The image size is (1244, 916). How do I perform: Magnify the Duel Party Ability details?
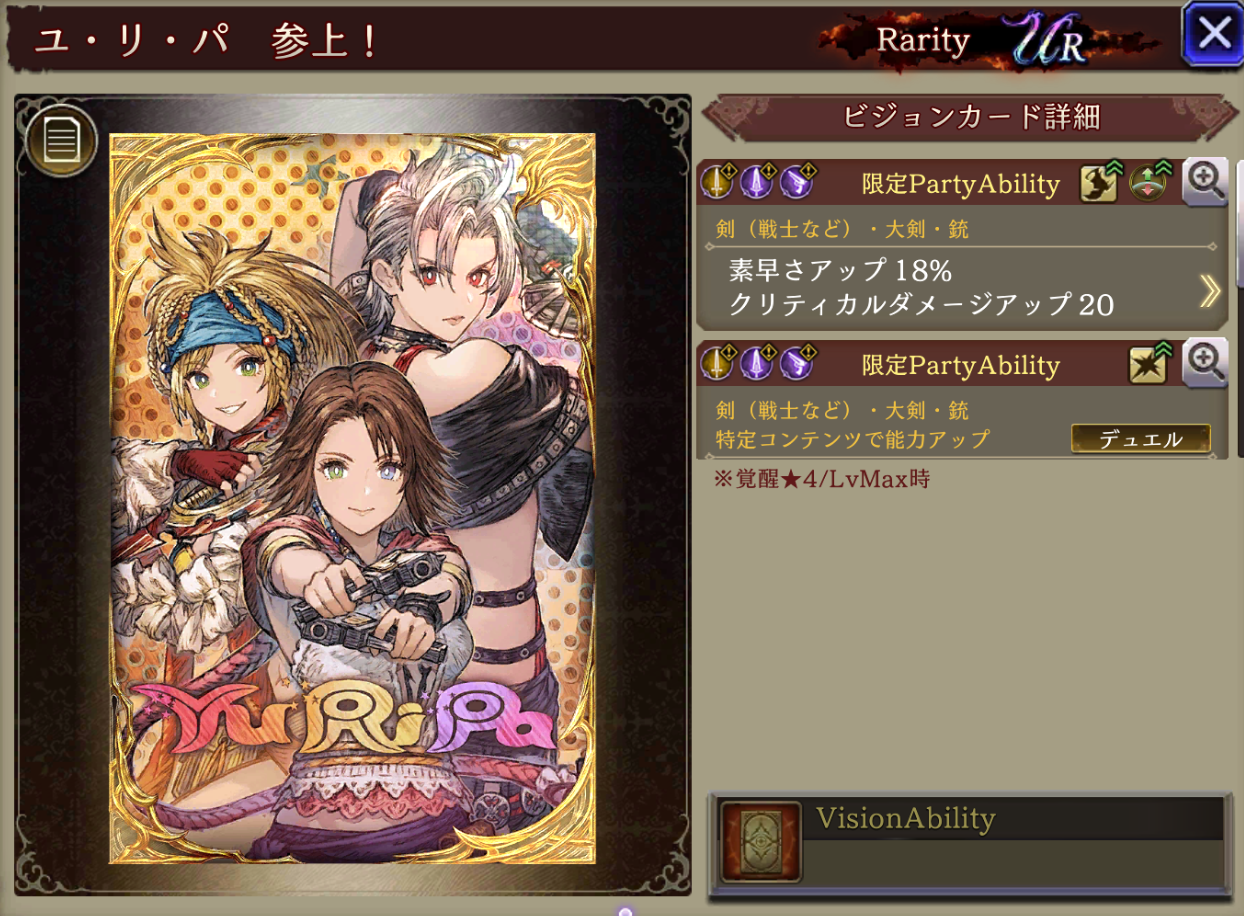(x=1205, y=363)
